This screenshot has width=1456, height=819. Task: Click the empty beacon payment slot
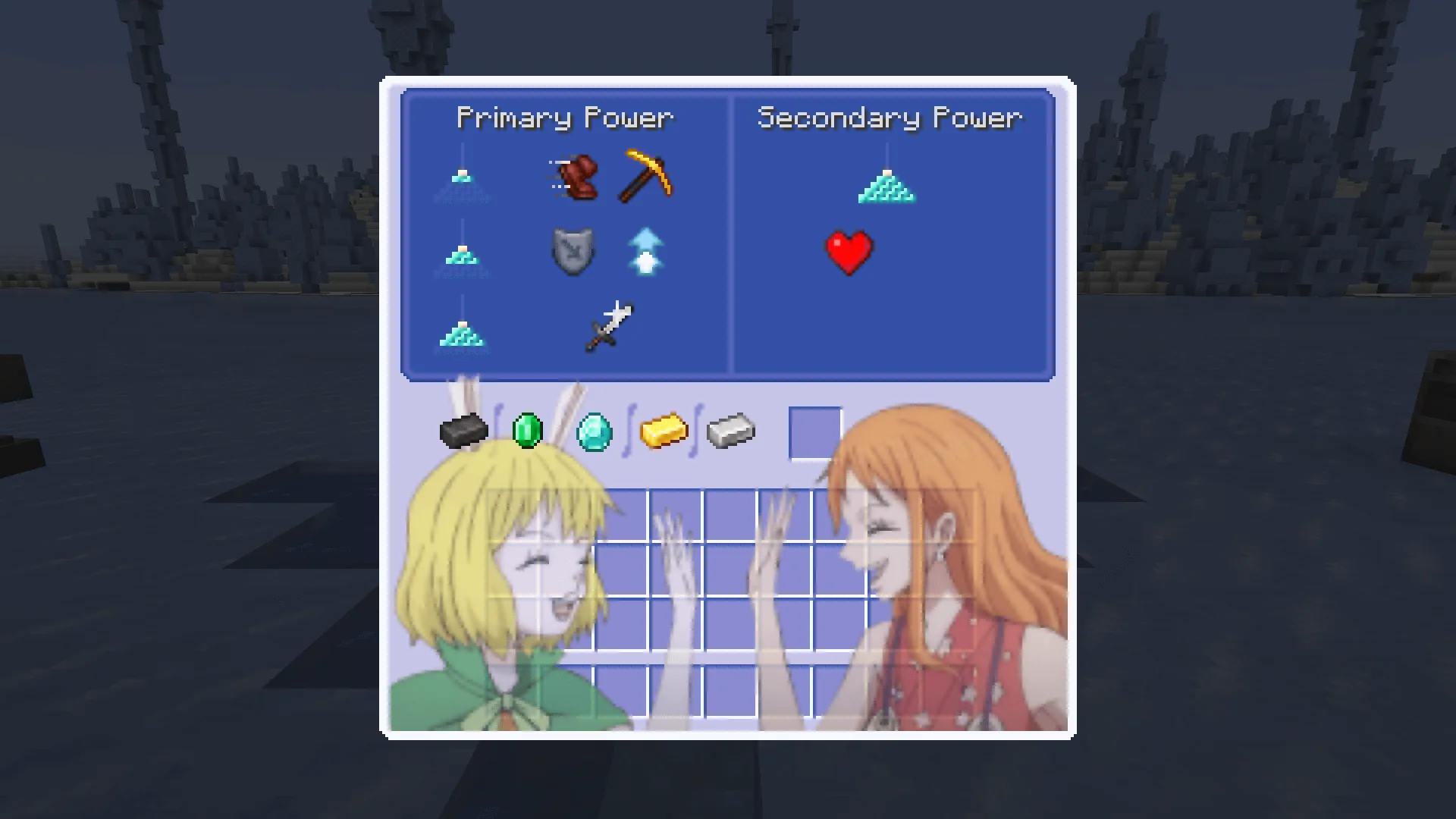(815, 432)
